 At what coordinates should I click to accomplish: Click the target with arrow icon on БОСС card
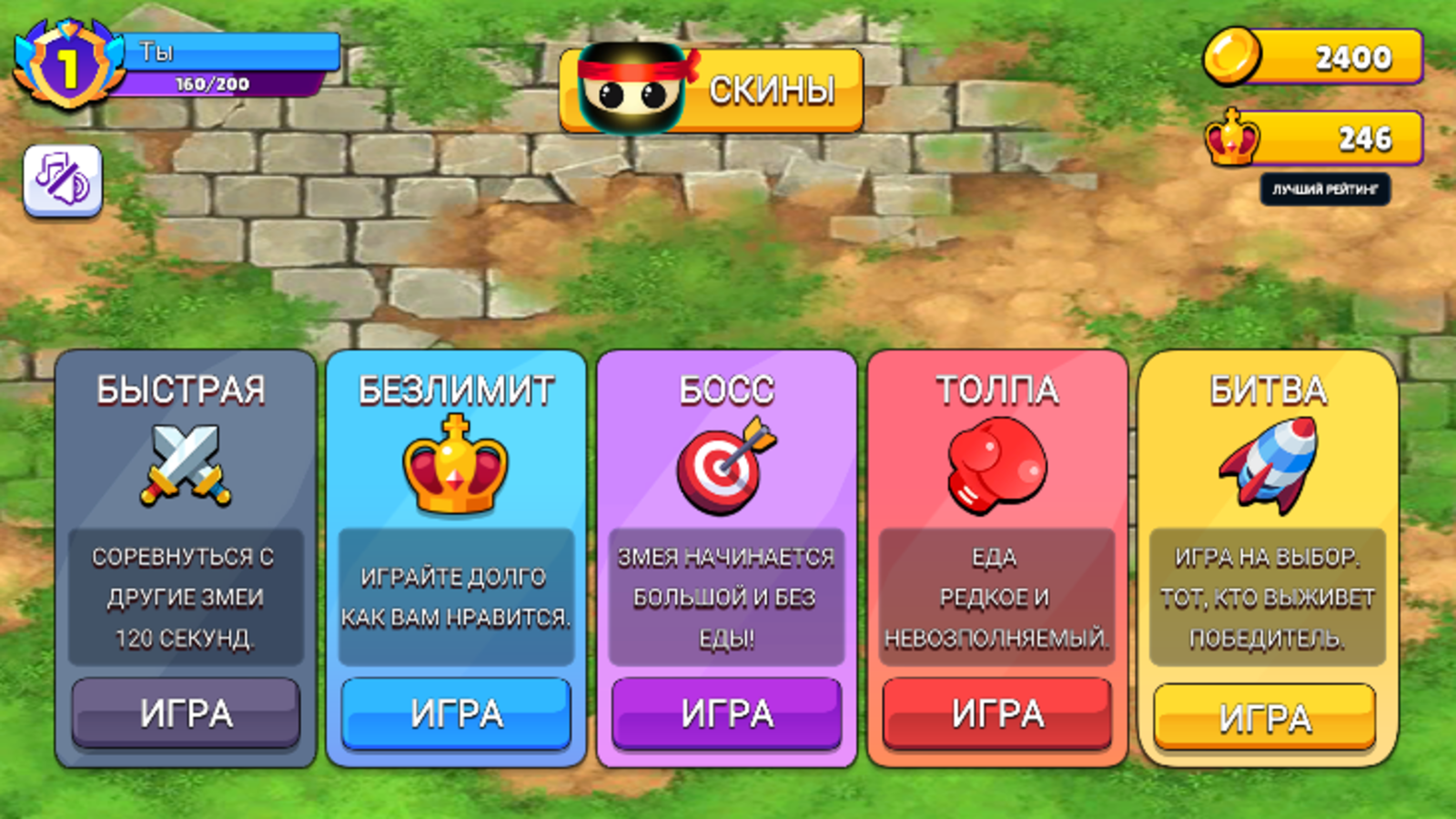725,464
